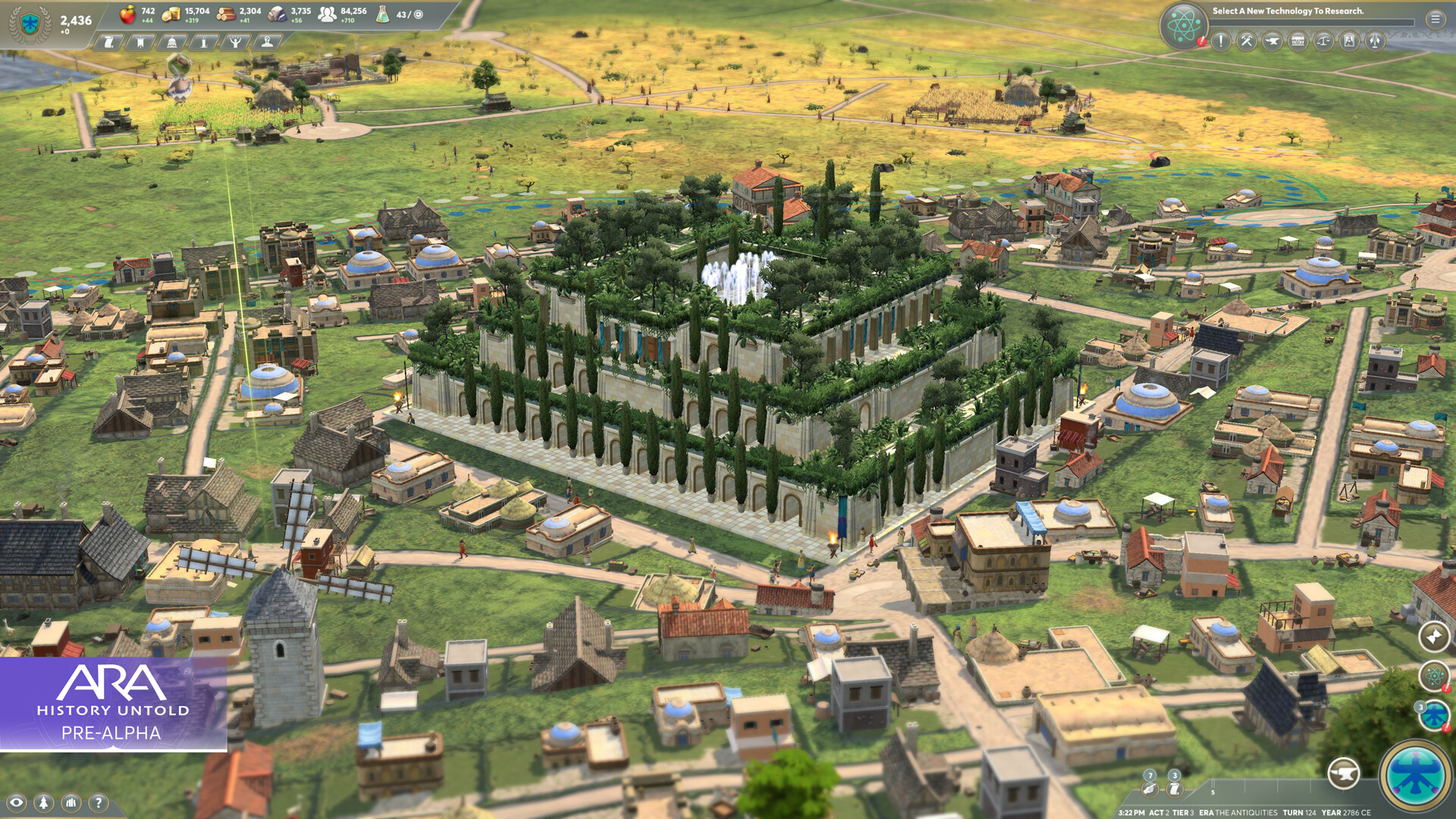Open the capitol dome panel tab
Image resolution: width=1456 pixels, height=819 pixels.
pyautogui.click(x=172, y=43)
